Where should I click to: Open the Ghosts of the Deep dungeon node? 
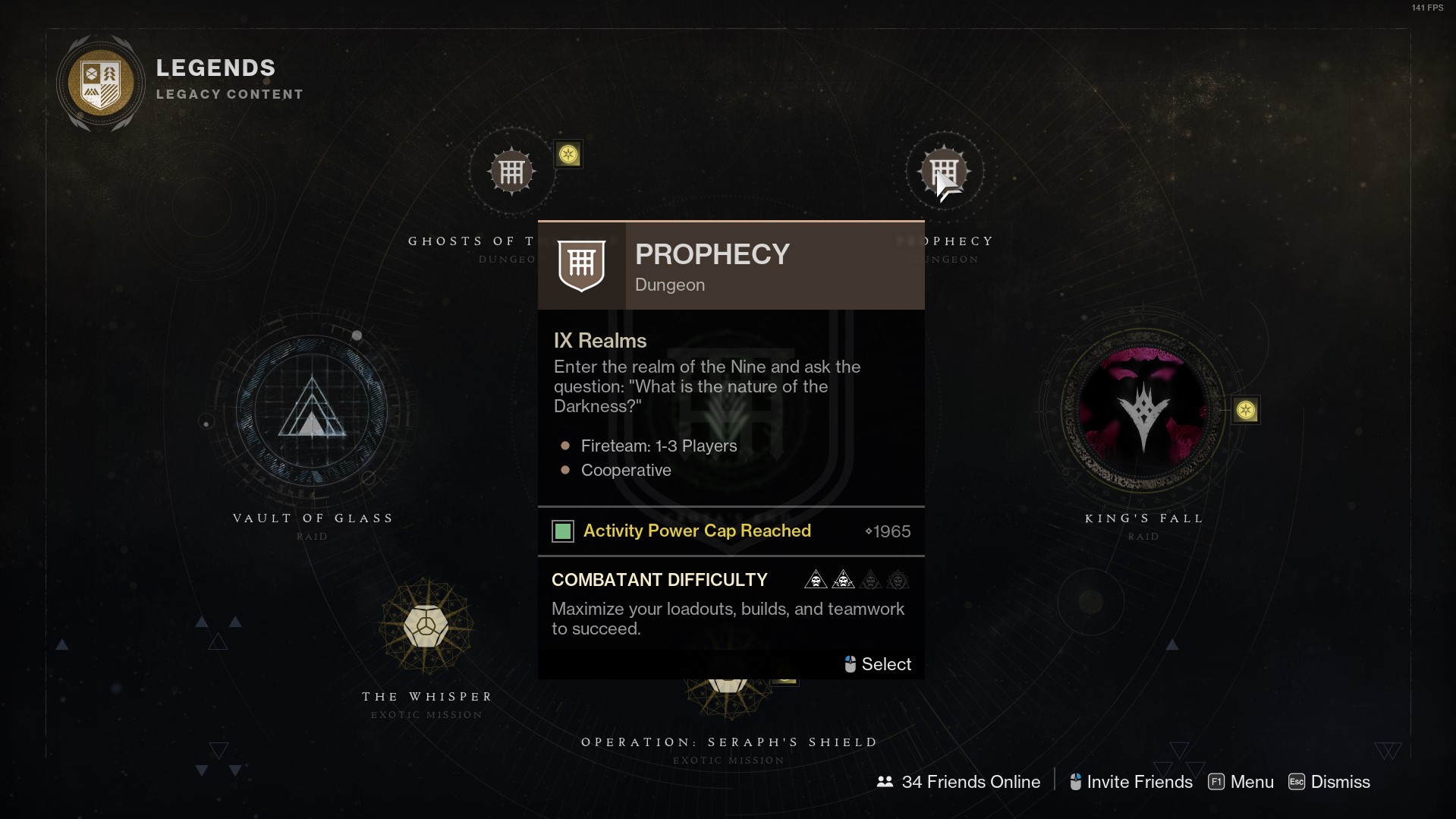coord(511,172)
